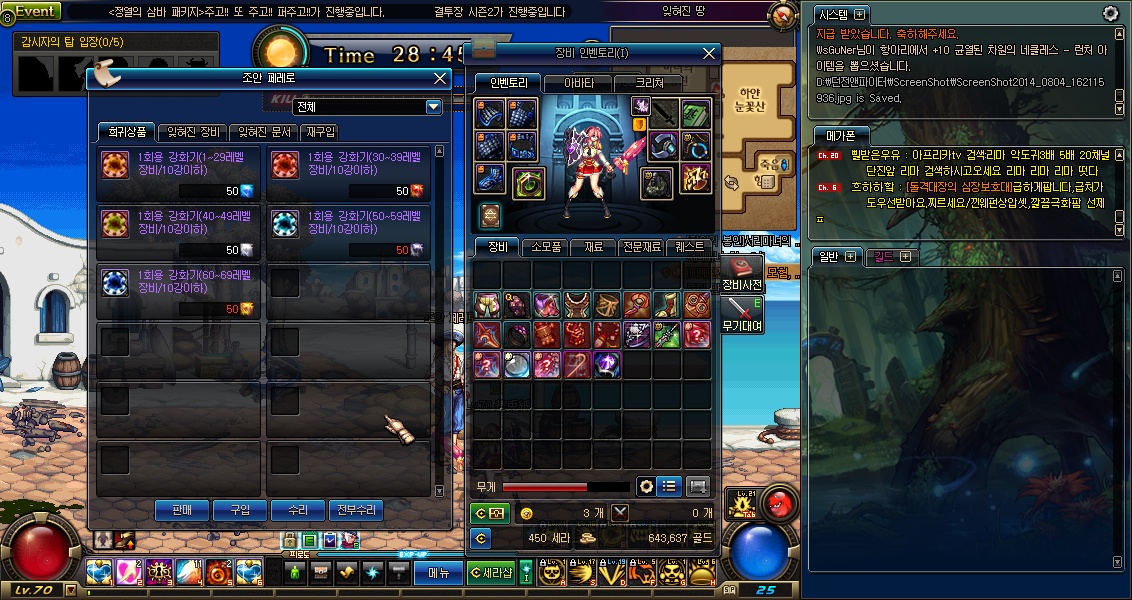Click the 수리 repair button
The width and height of the screenshot is (1132, 600).
click(x=298, y=510)
